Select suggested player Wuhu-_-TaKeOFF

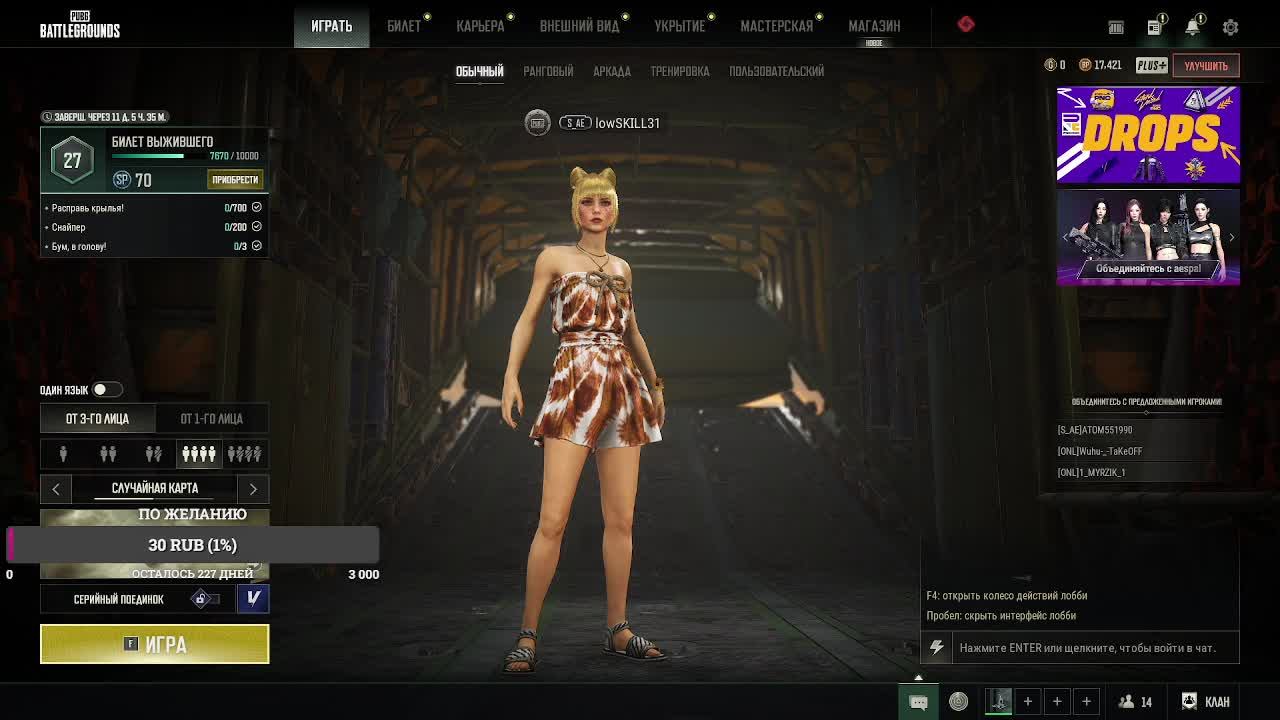click(1100, 451)
